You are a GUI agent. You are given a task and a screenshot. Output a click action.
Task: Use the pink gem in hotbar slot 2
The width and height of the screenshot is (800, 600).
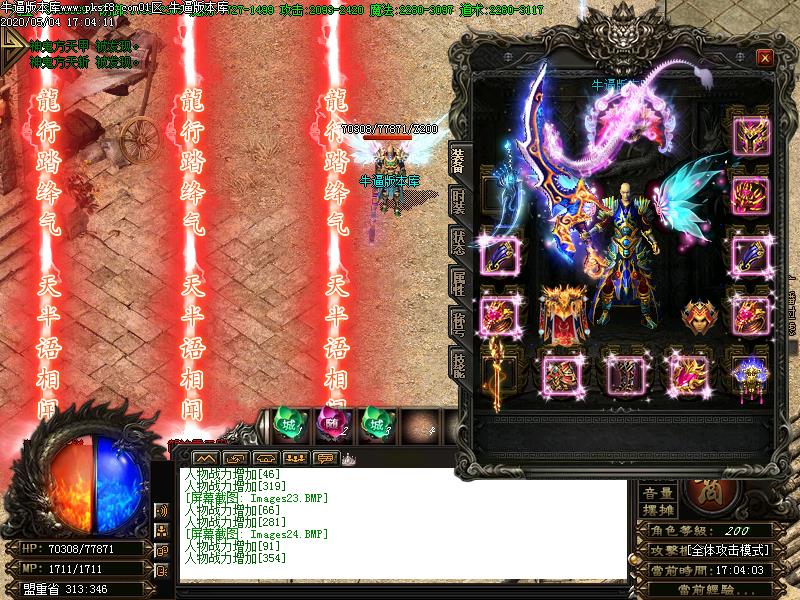point(331,422)
